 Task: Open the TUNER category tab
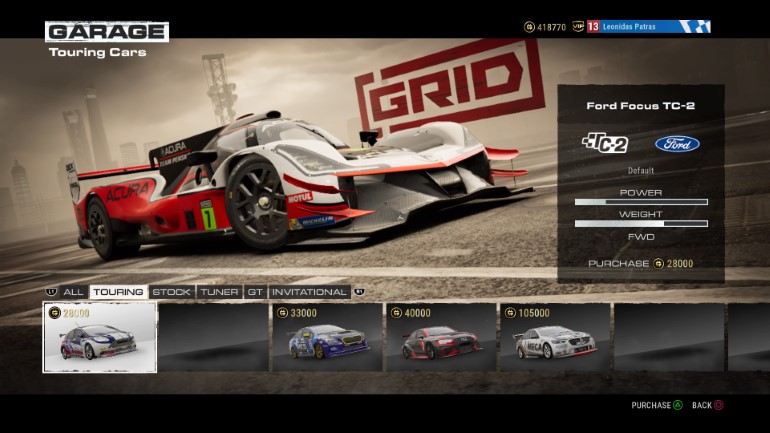tap(219, 292)
